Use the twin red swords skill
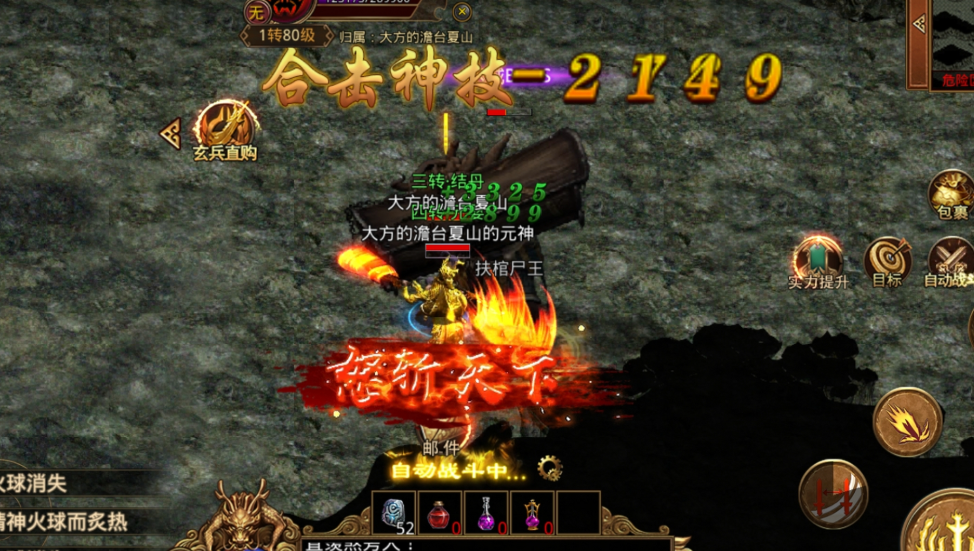 (833, 493)
